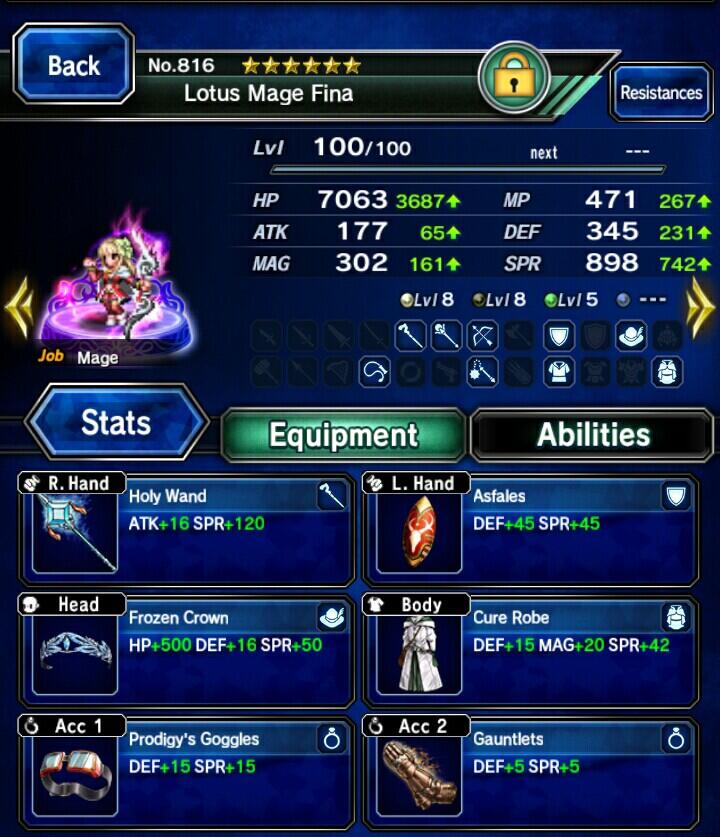Open the Resistances panel
Viewport: 720px width, 837px height.
pos(660,93)
